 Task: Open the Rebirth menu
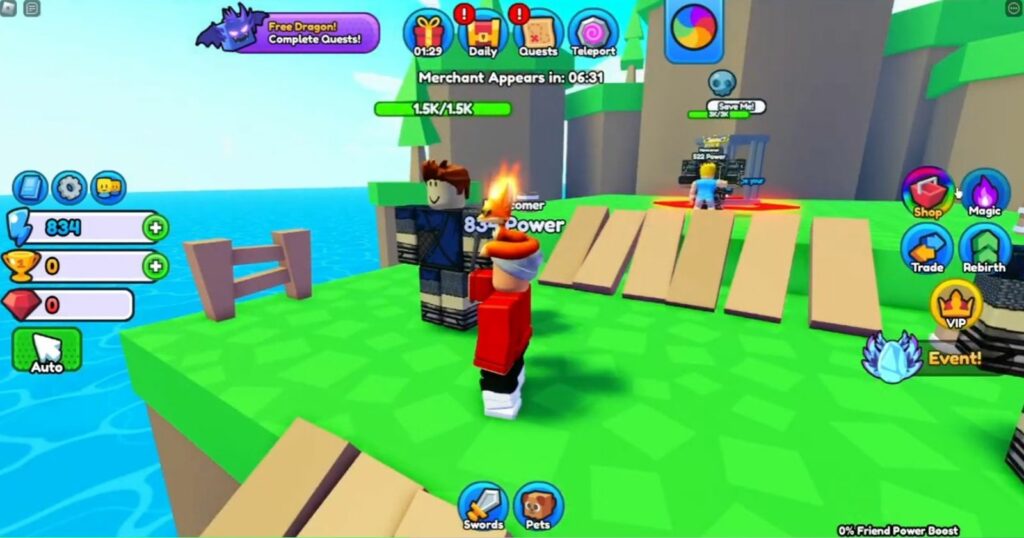click(985, 248)
